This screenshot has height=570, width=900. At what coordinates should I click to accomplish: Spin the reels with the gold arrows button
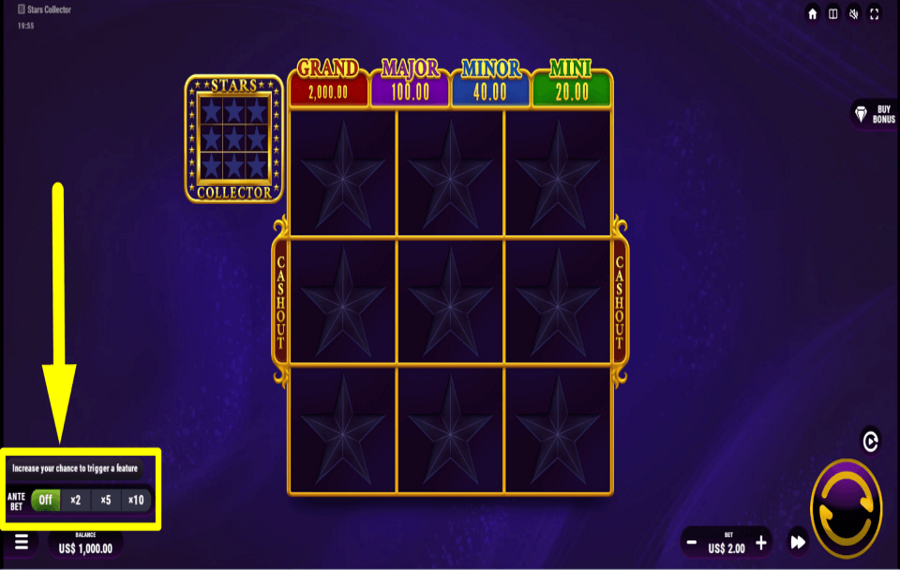[x=846, y=508]
